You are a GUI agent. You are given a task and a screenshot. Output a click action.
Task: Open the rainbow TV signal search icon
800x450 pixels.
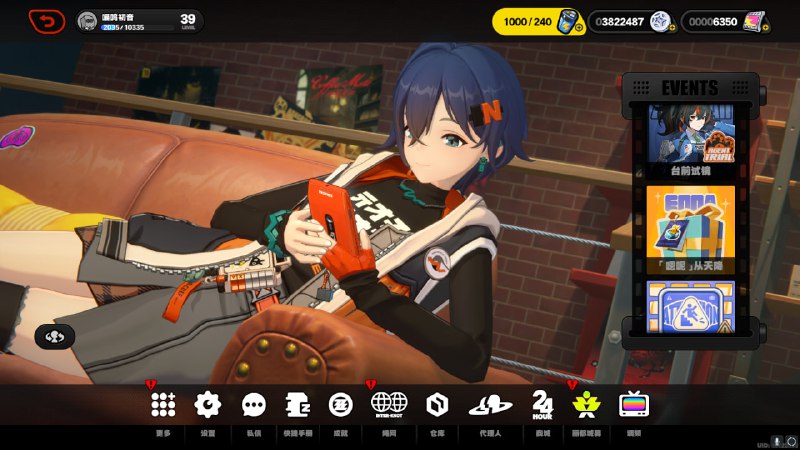(x=634, y=404)
